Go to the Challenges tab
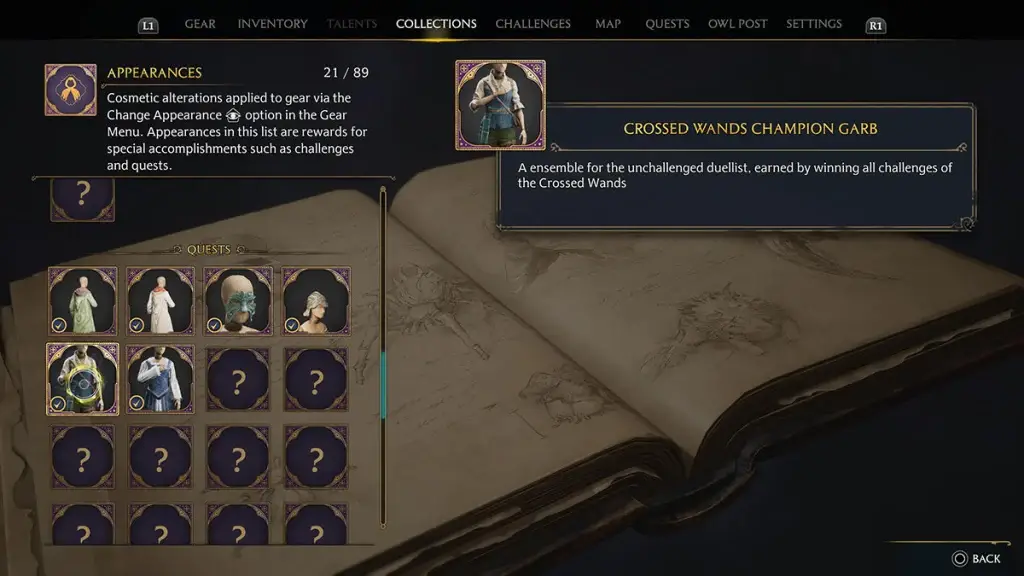 pyautogui.click(x=533, y=24)
